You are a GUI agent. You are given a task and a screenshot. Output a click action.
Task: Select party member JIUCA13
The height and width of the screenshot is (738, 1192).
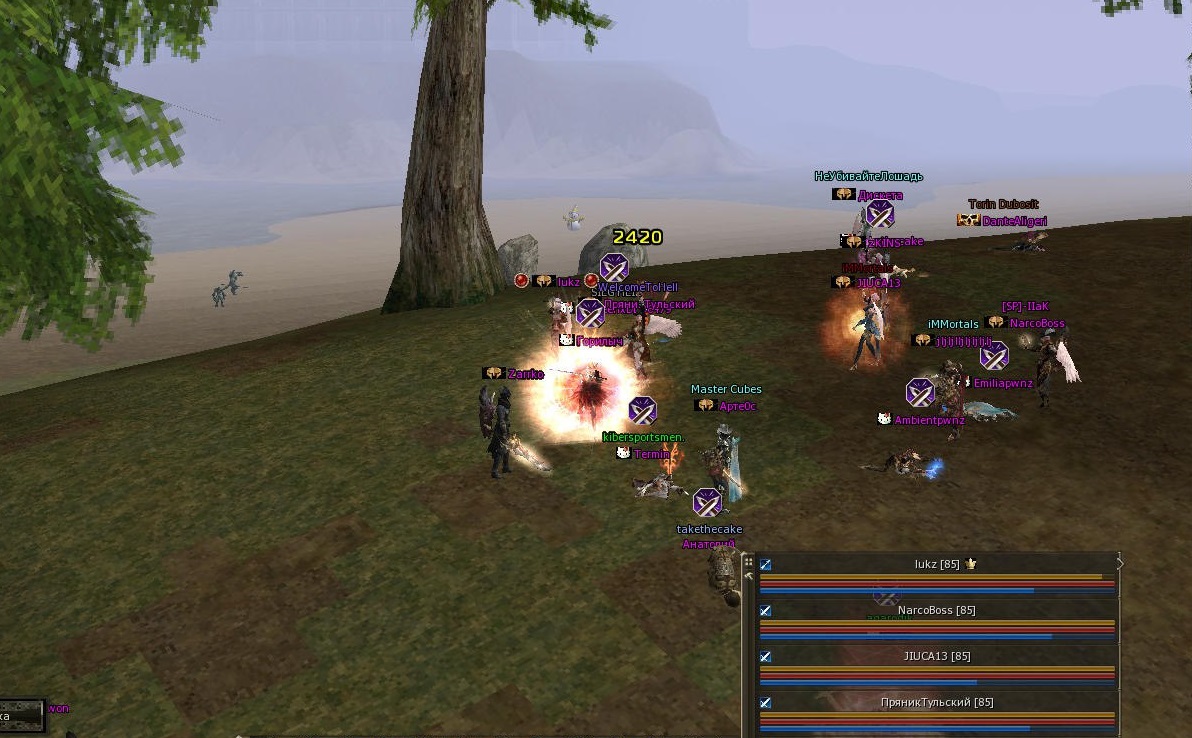[937, 657]
